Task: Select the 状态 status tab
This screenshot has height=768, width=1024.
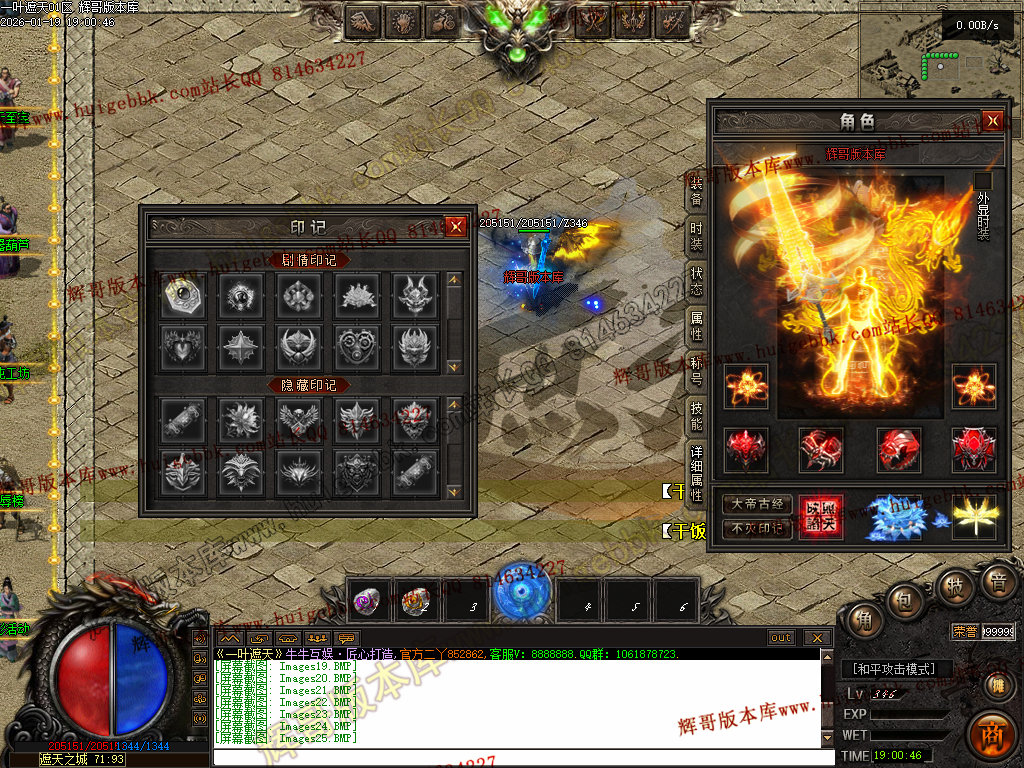Action: 696,281
